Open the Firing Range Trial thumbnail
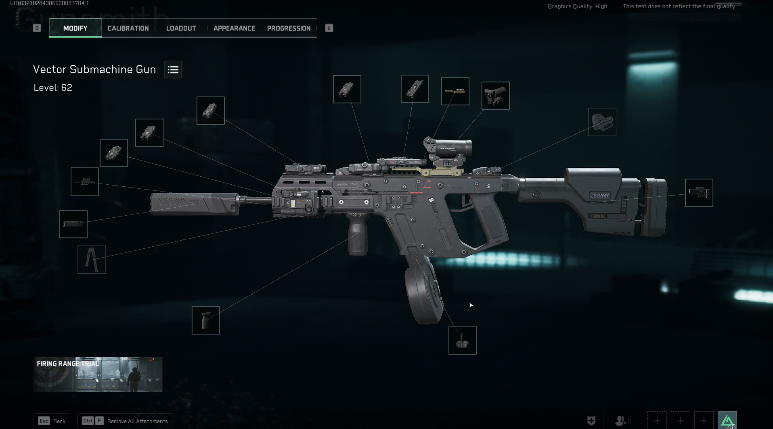The image size is (773, 429). coord(98,376)
